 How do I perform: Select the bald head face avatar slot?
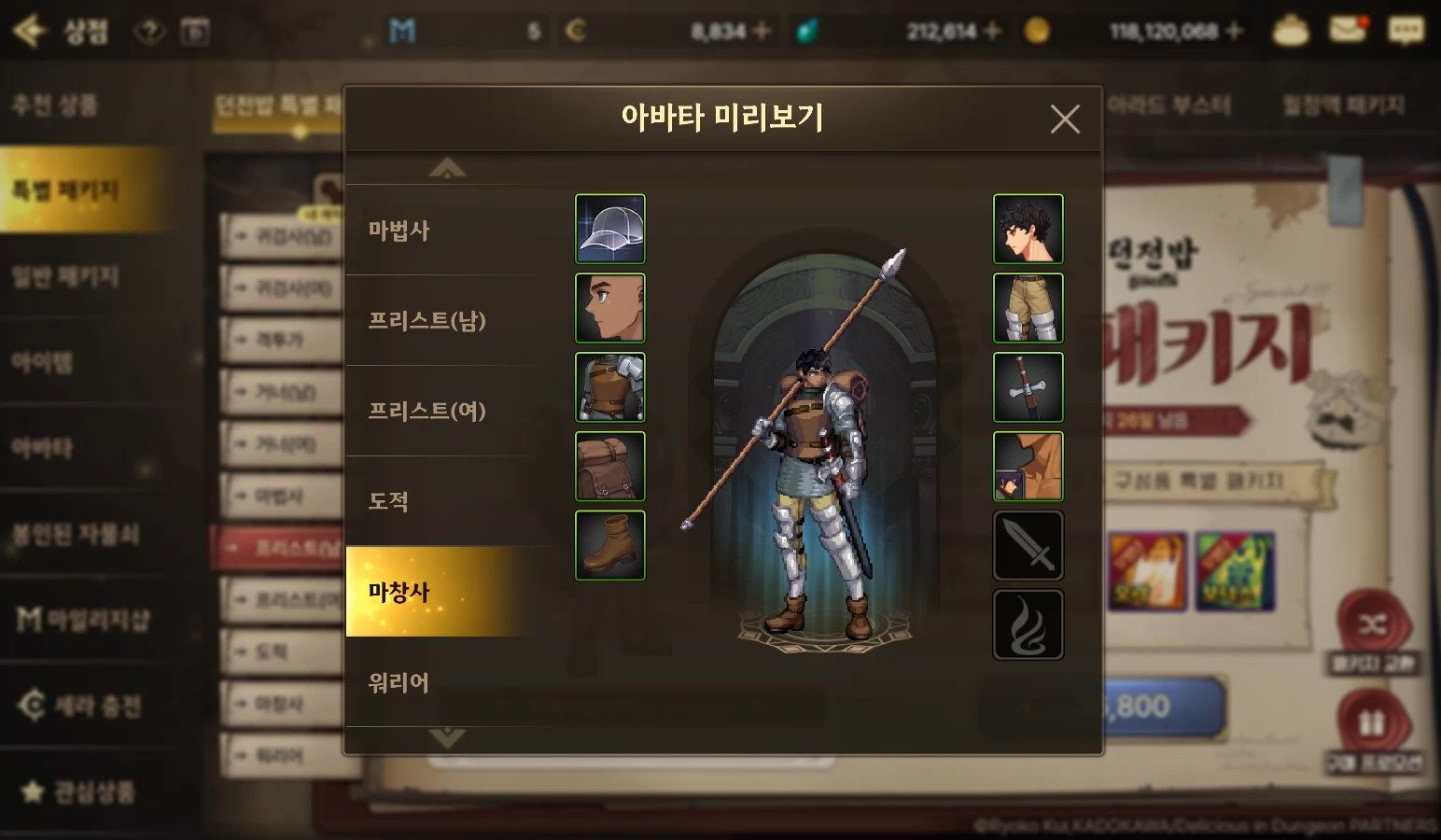click(x=610, y=308)
